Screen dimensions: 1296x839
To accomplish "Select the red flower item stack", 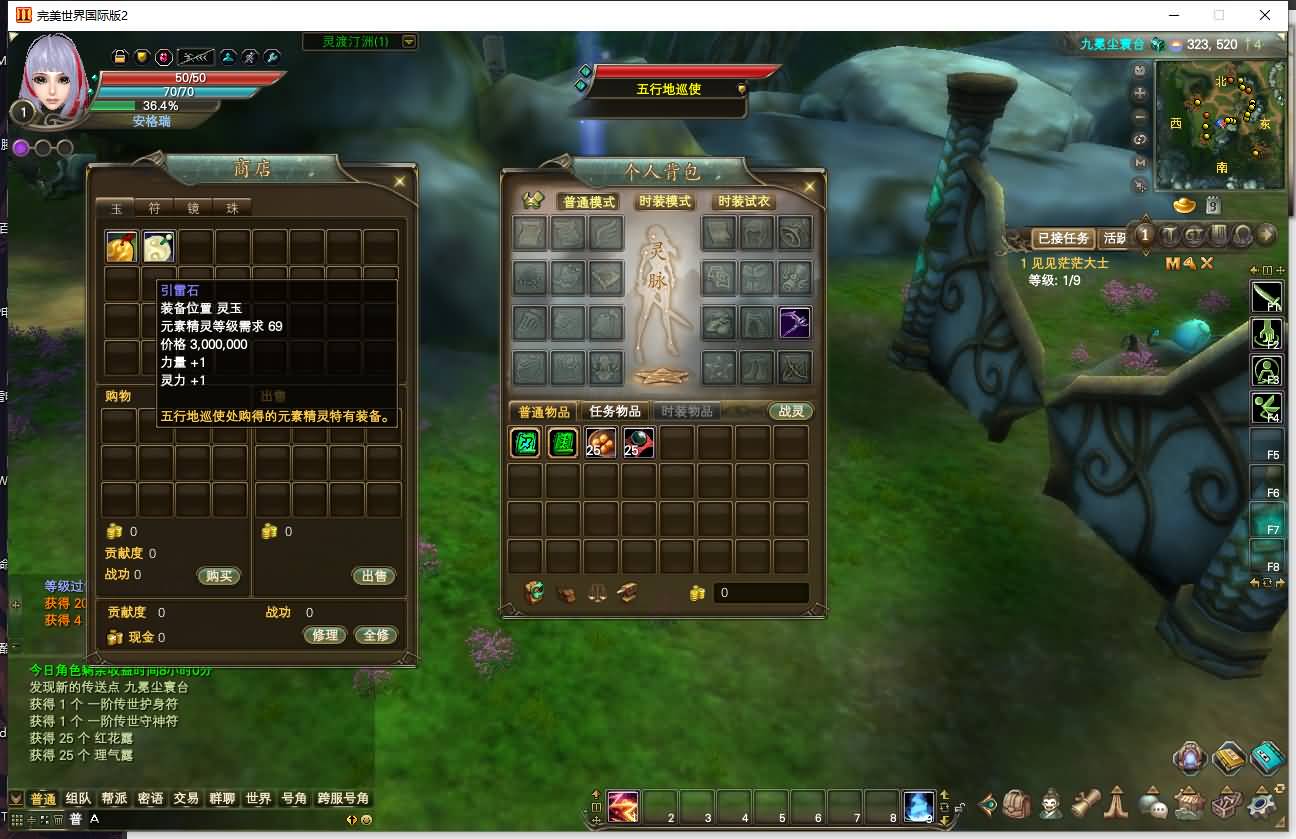I will 600,443.
